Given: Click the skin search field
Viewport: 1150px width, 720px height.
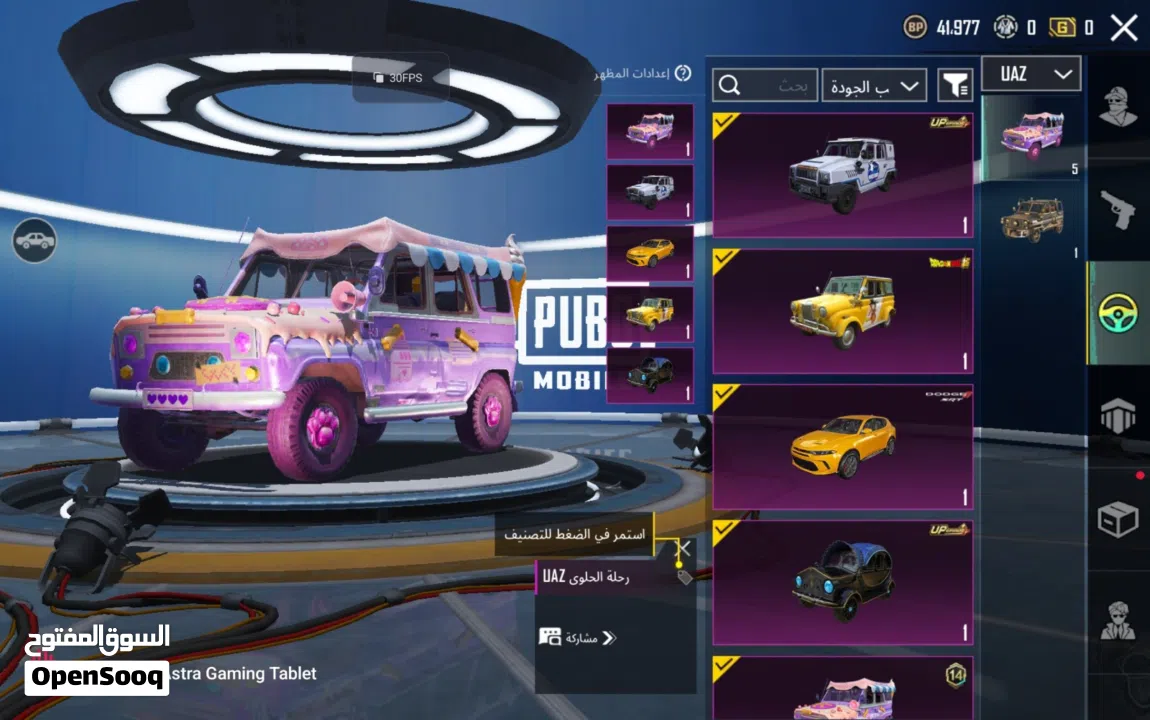Looking at the screenshot, I should pos(765,86).
